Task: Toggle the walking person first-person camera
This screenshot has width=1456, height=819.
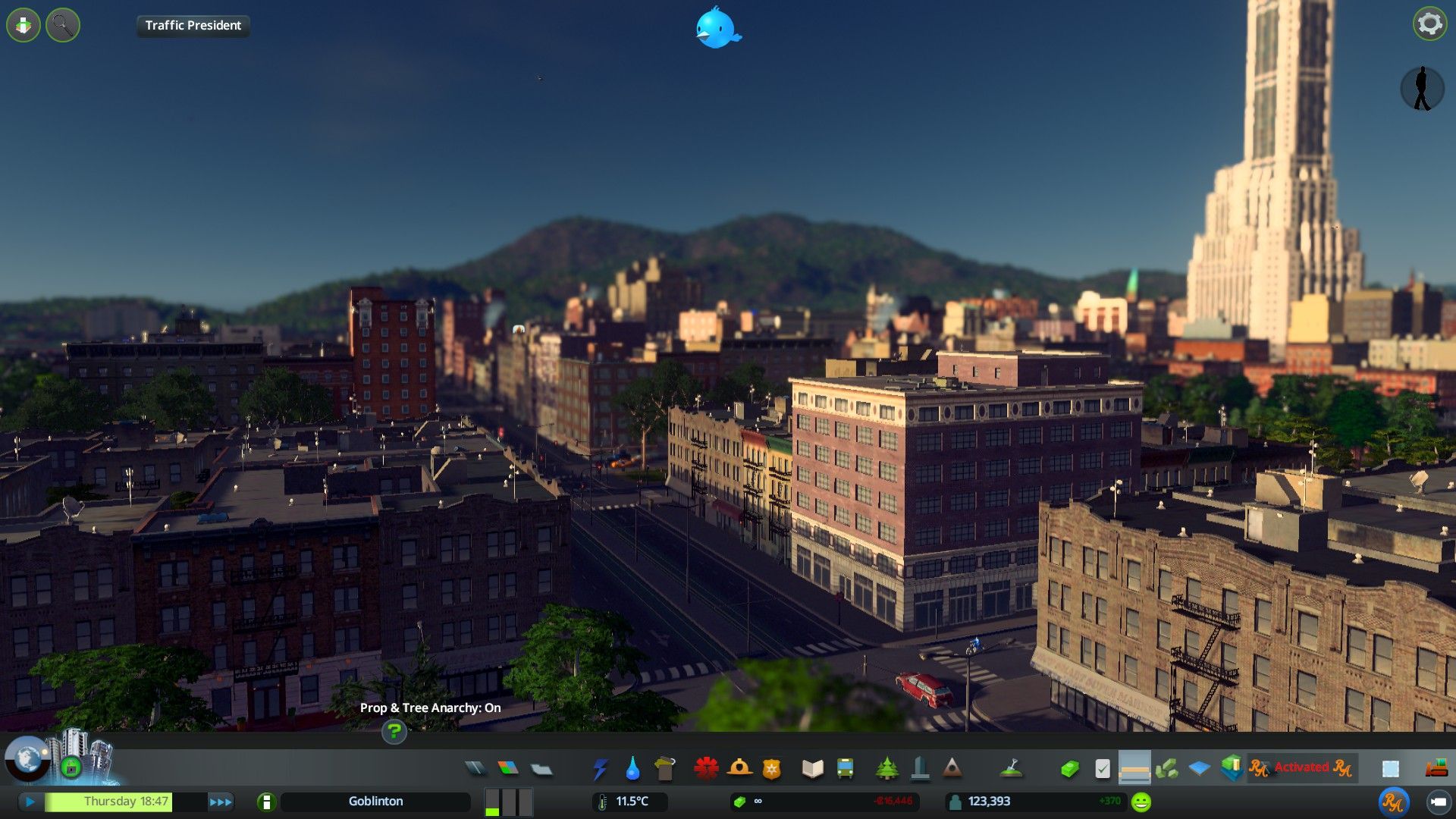Action: (x=1422, y=89)
